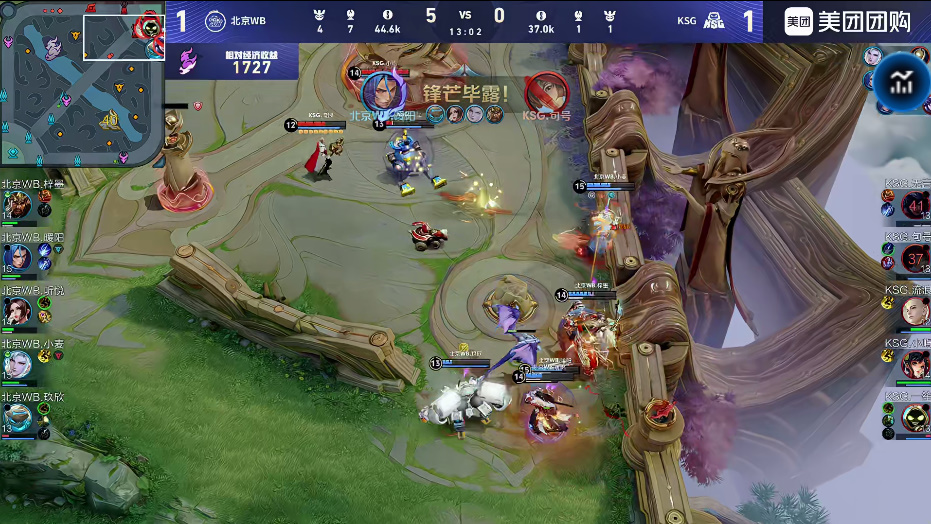931x524 pixels.
Task: Pick 北京WB.玖欣 hero portrait
Action: (x=17, y=416)
